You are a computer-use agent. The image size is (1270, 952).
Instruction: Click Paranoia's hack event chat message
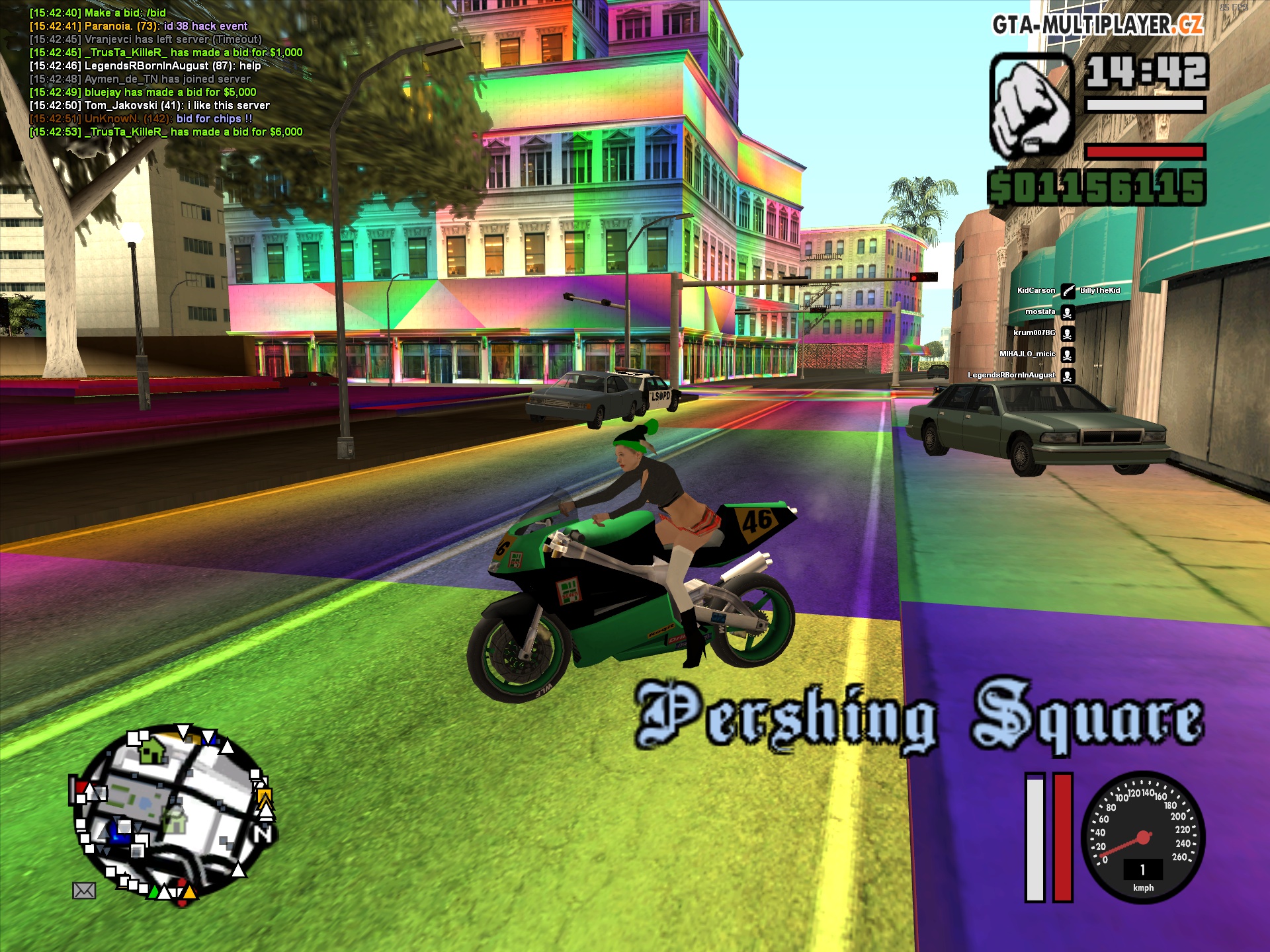tap(139, 26)
